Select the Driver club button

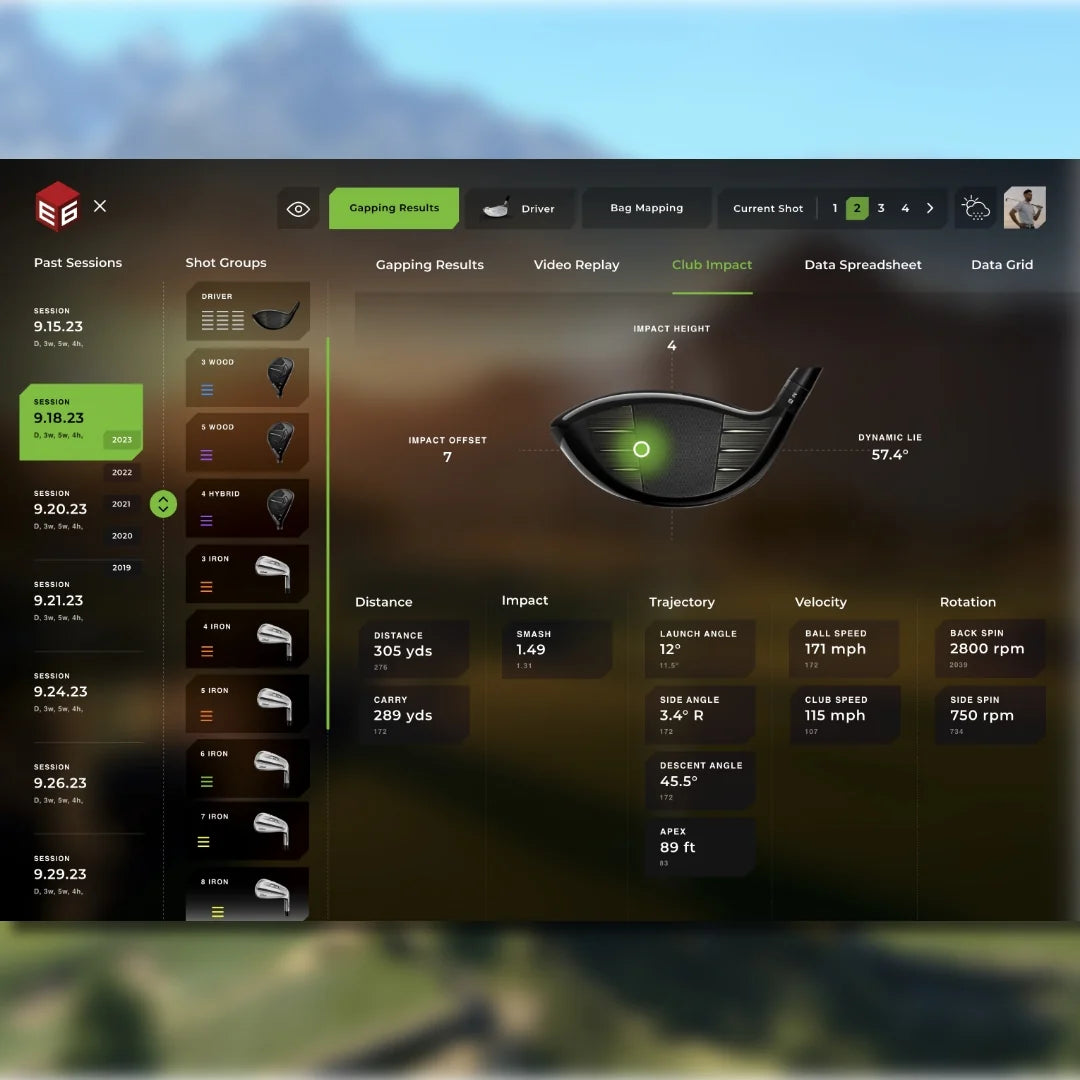pos(520,209)
